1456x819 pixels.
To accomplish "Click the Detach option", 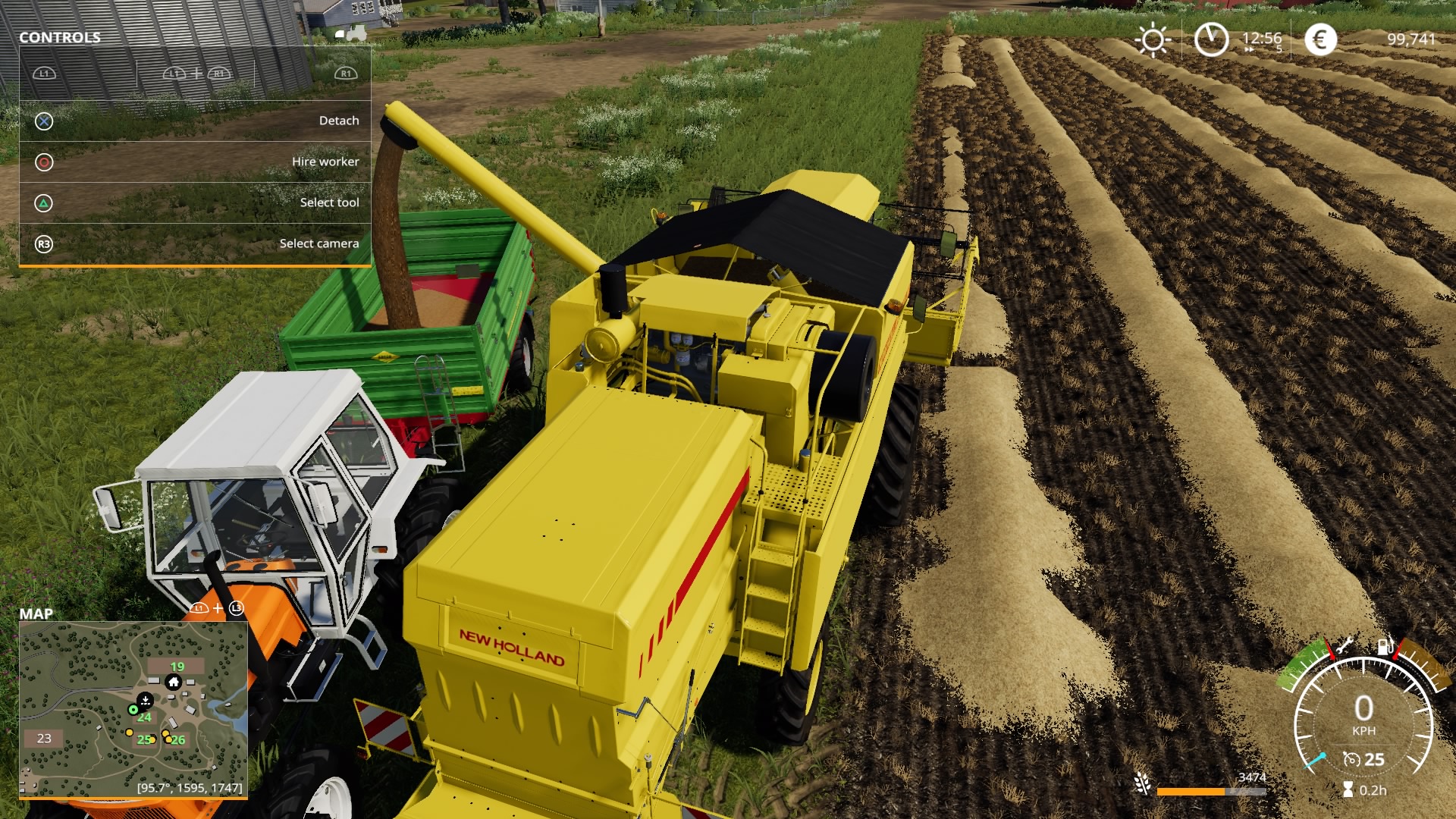I will [x=340, y=120].
